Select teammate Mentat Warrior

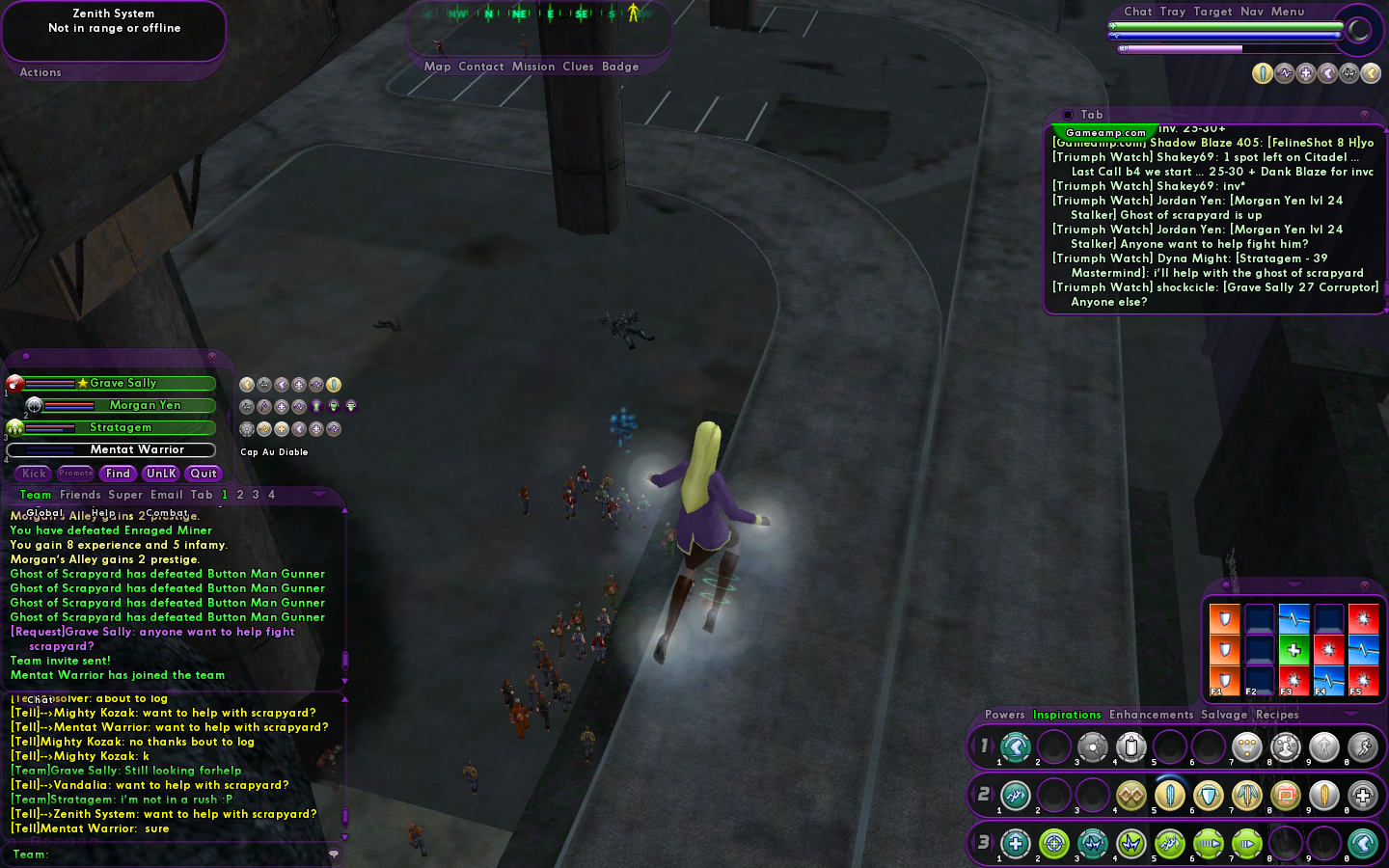[x=137, y=449]
